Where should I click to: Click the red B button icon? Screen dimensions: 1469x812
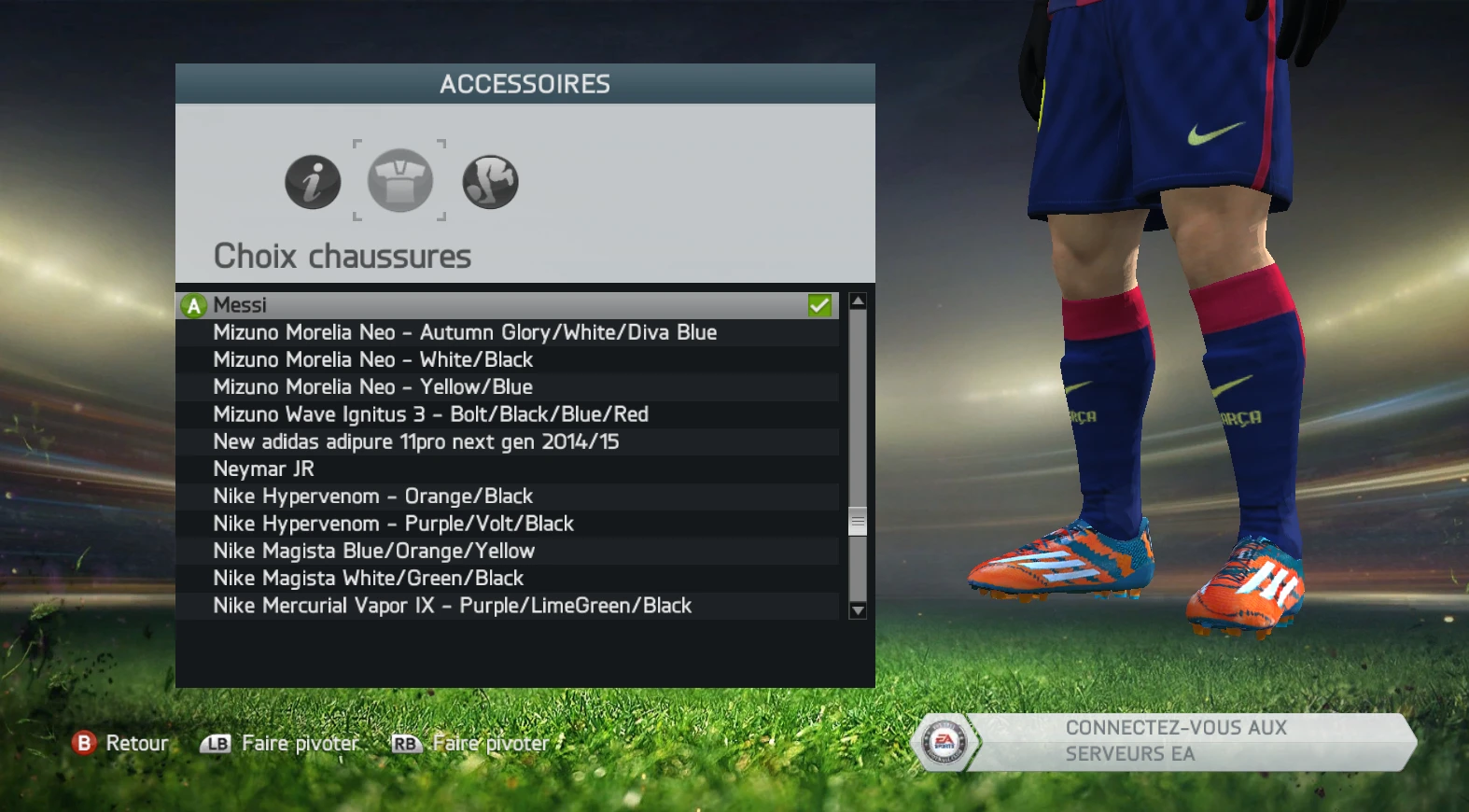point(85,743)
